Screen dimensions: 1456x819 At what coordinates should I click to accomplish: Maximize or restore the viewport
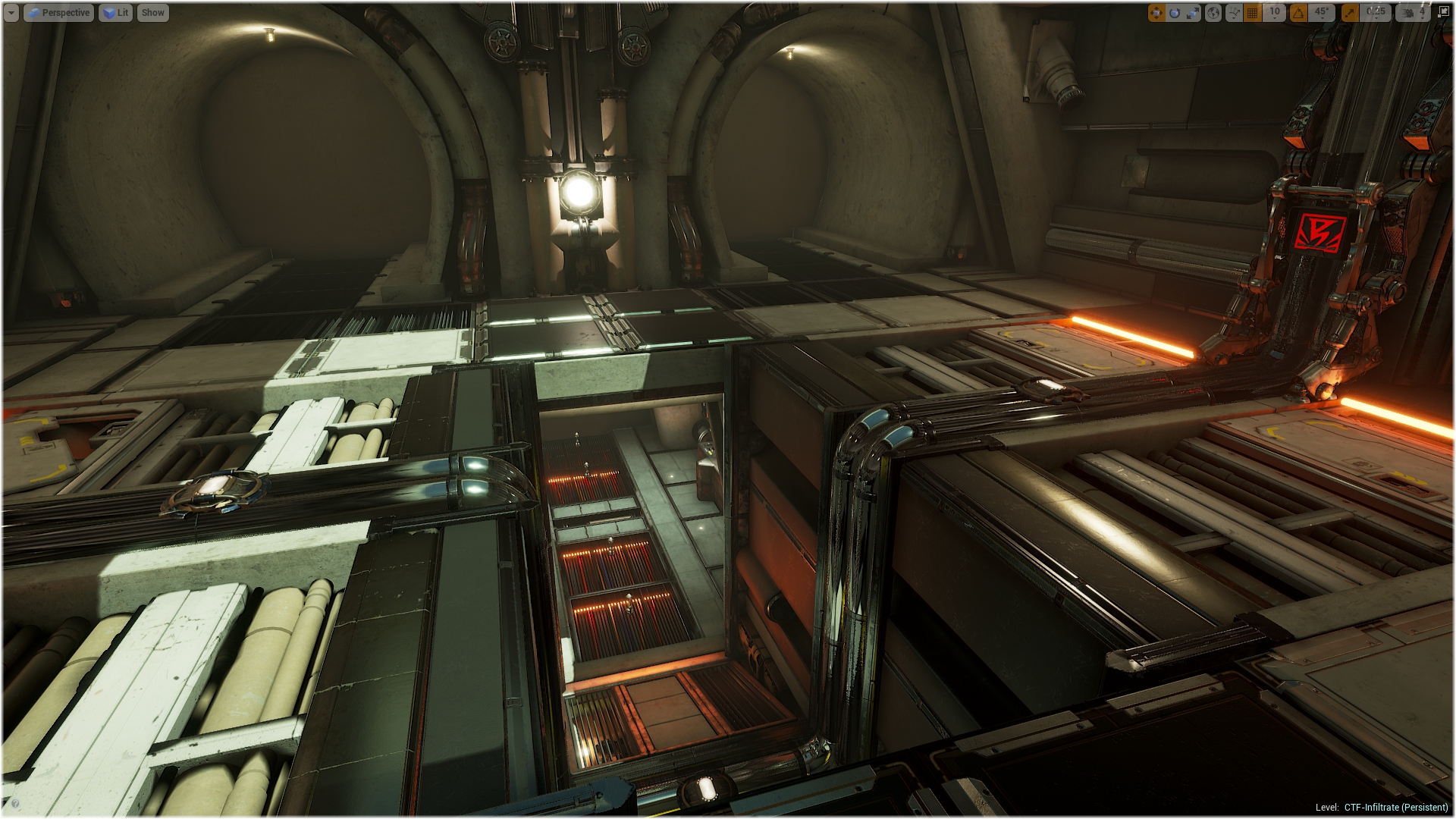coord(1443,12)
